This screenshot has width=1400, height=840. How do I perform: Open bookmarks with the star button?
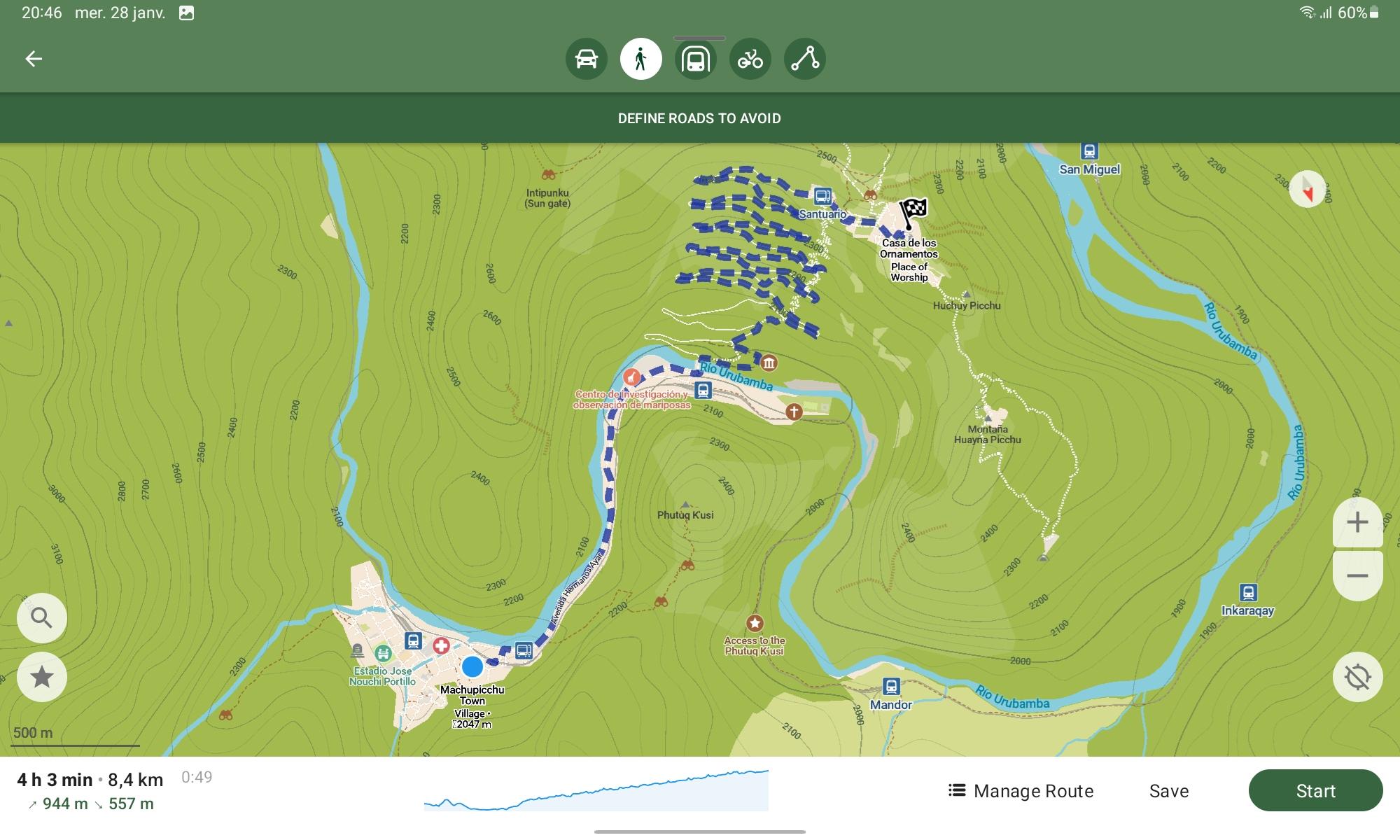coord(42,677)
